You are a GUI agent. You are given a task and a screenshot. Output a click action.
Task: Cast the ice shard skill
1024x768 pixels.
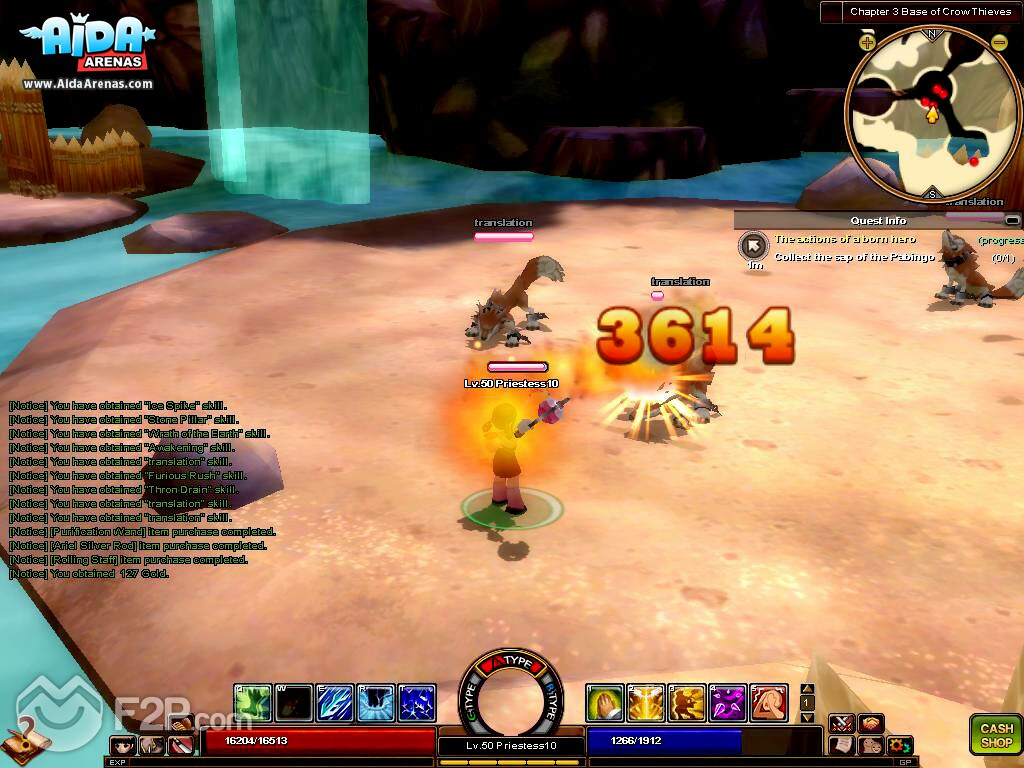tap(335, 703)
